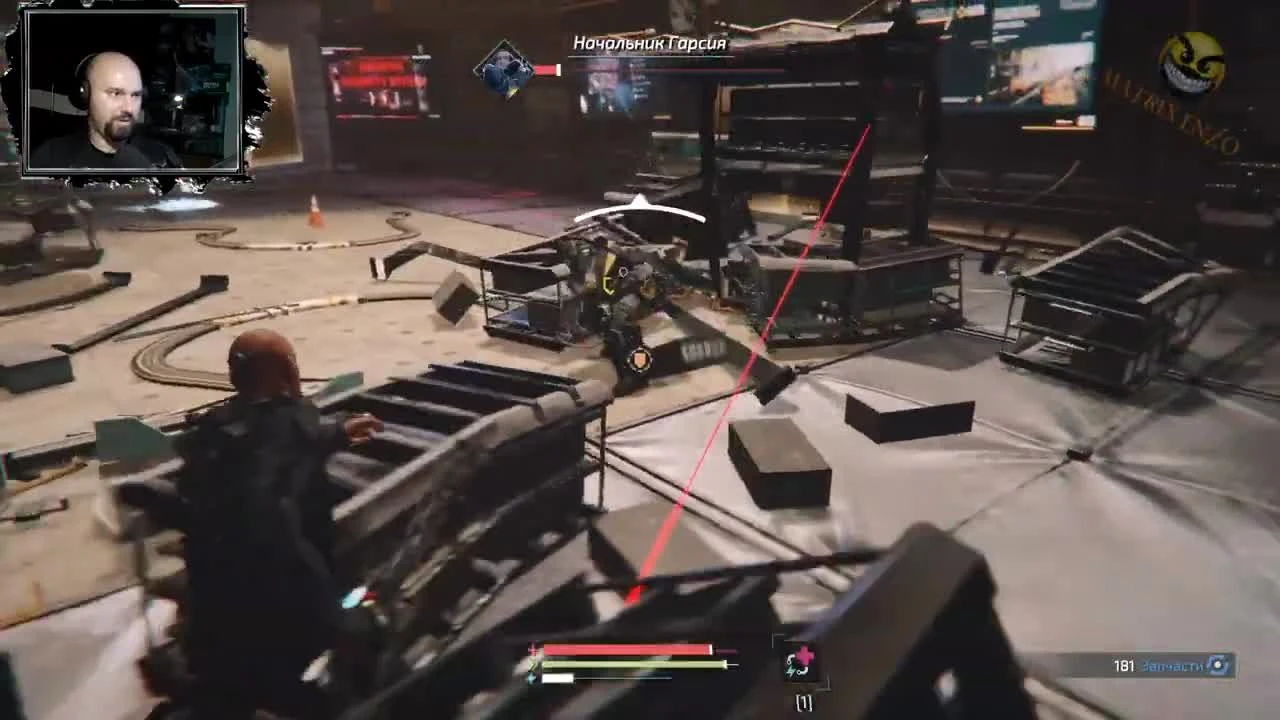
Task: Click the health cross icon beside the red bar
Action: (532, 647)
